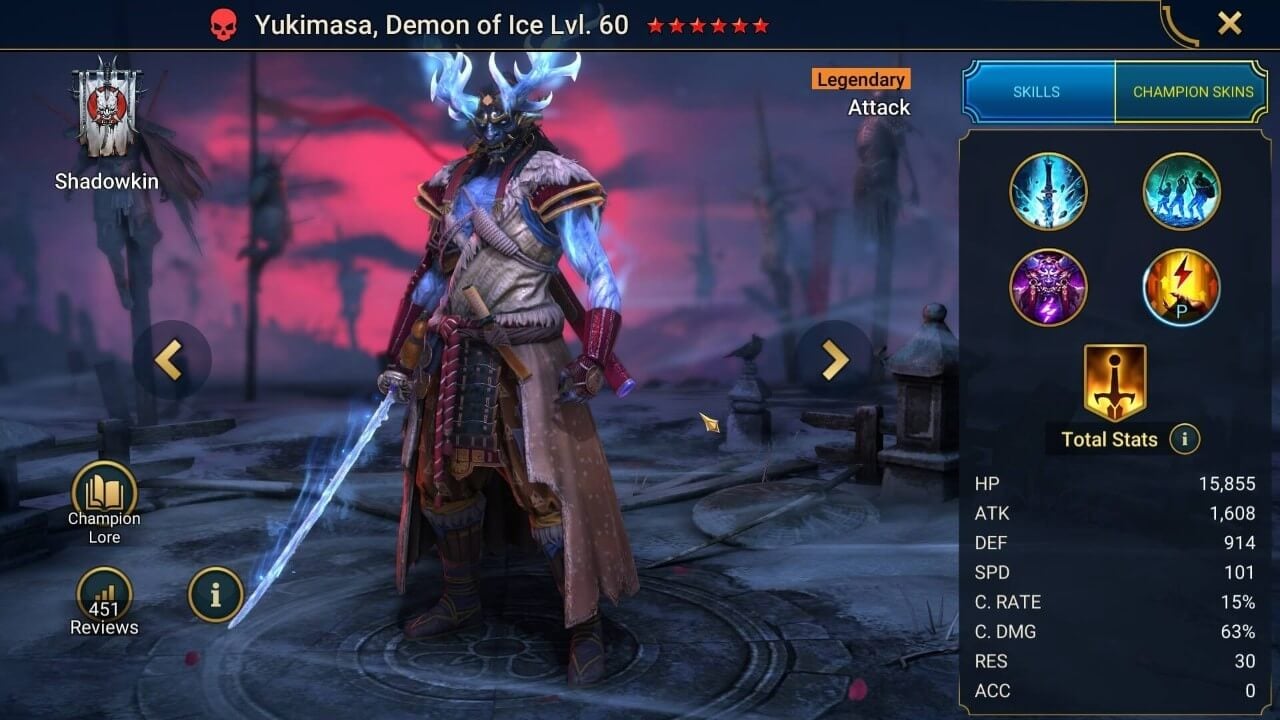
Task: Click the golden sword Attack role emblem
Action: point(1114,383)
